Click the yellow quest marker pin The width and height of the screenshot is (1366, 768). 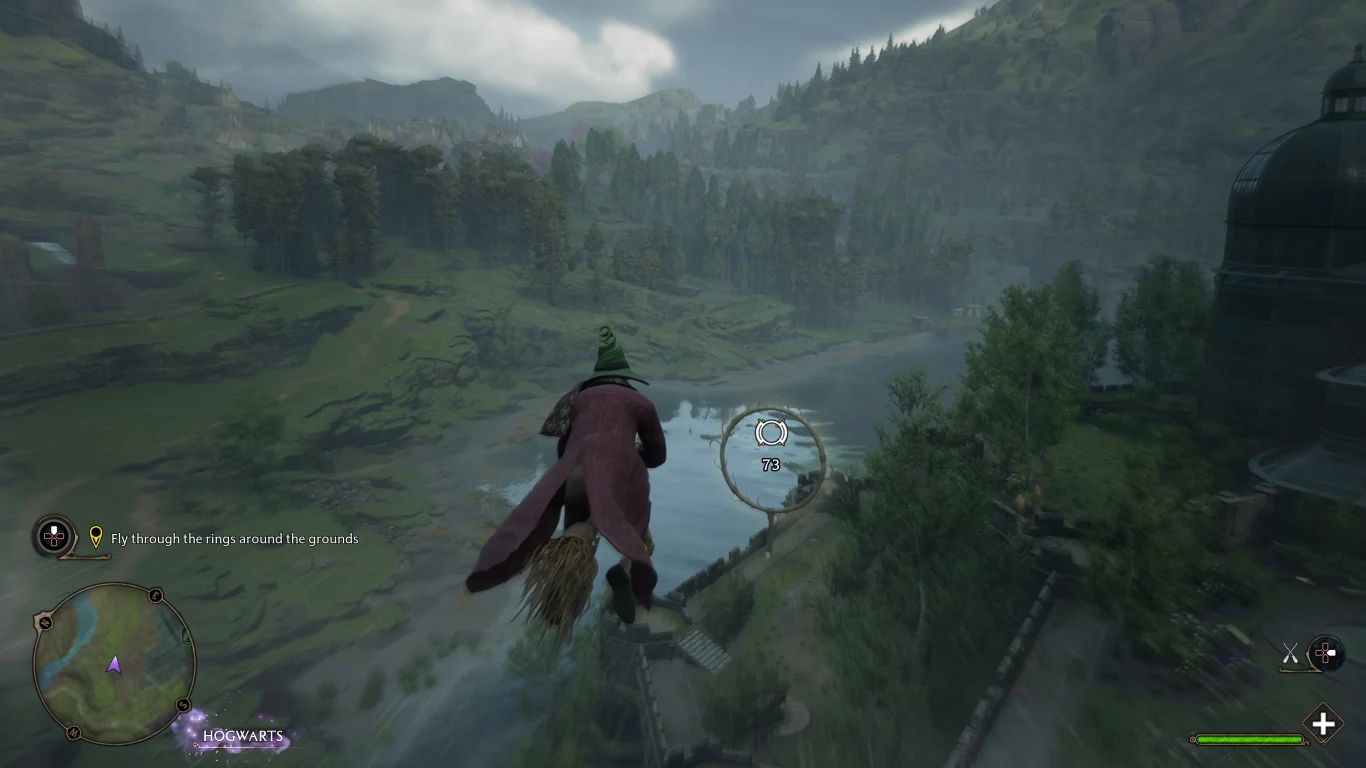tap(96, 537)
